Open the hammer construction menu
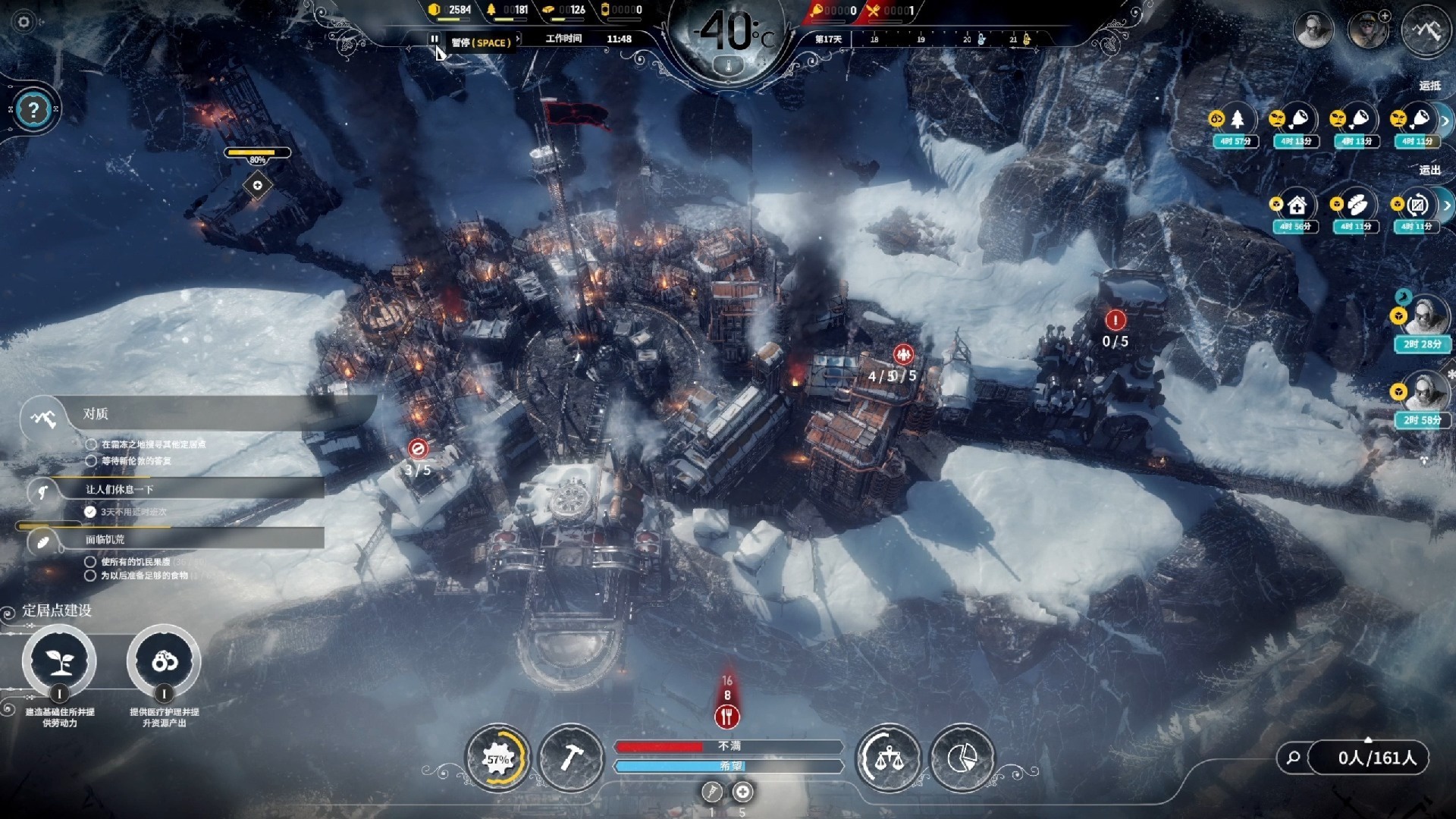The image size is (1456, 819). coord(571,758)
